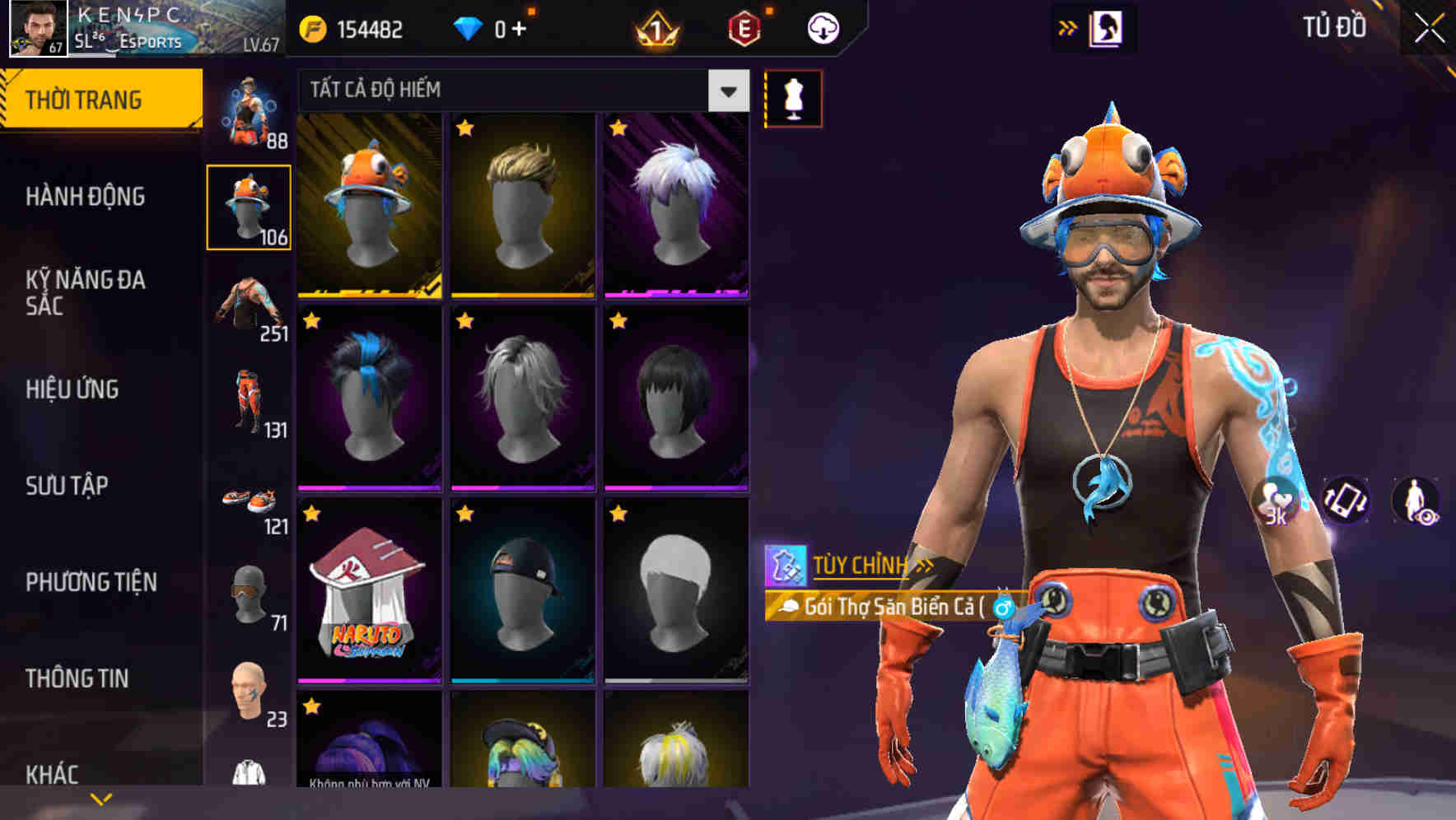Select the hat category icon showing 106 items
Image resolution: width=1456 pixels, height=820 pixels.
(249, 206)
